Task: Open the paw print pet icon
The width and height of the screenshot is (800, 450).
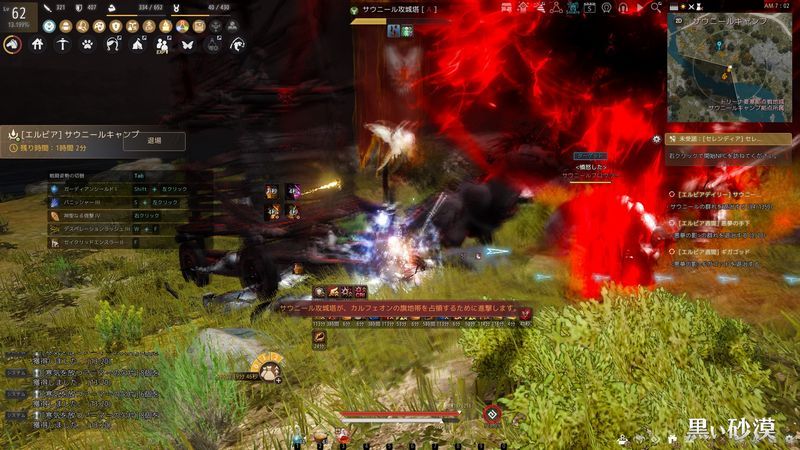Action: tap(87, 44)
